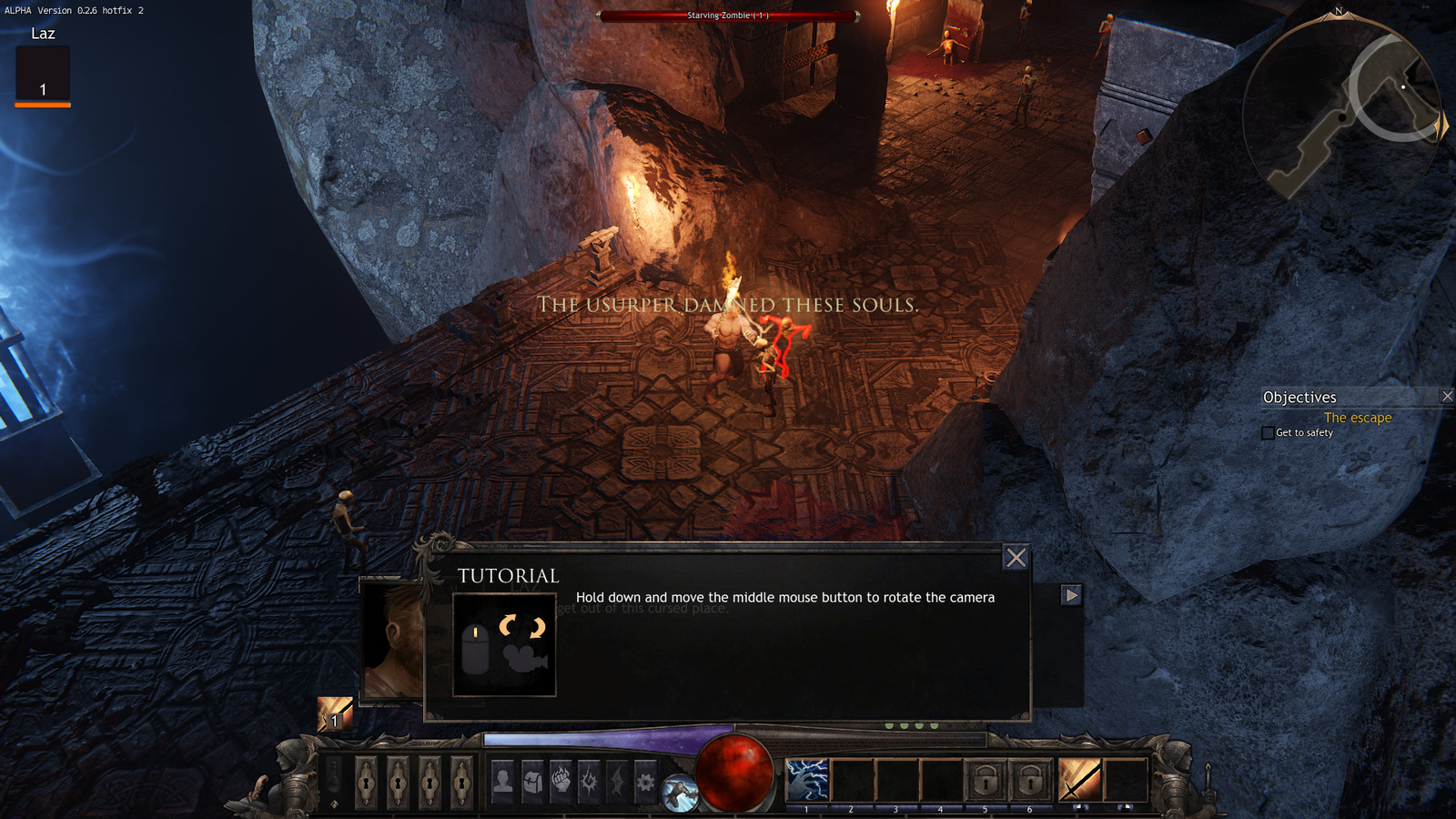Open the character sheet silhouette icon
The height and width of the screenshot is (819, 1456).
pos(502,781)
